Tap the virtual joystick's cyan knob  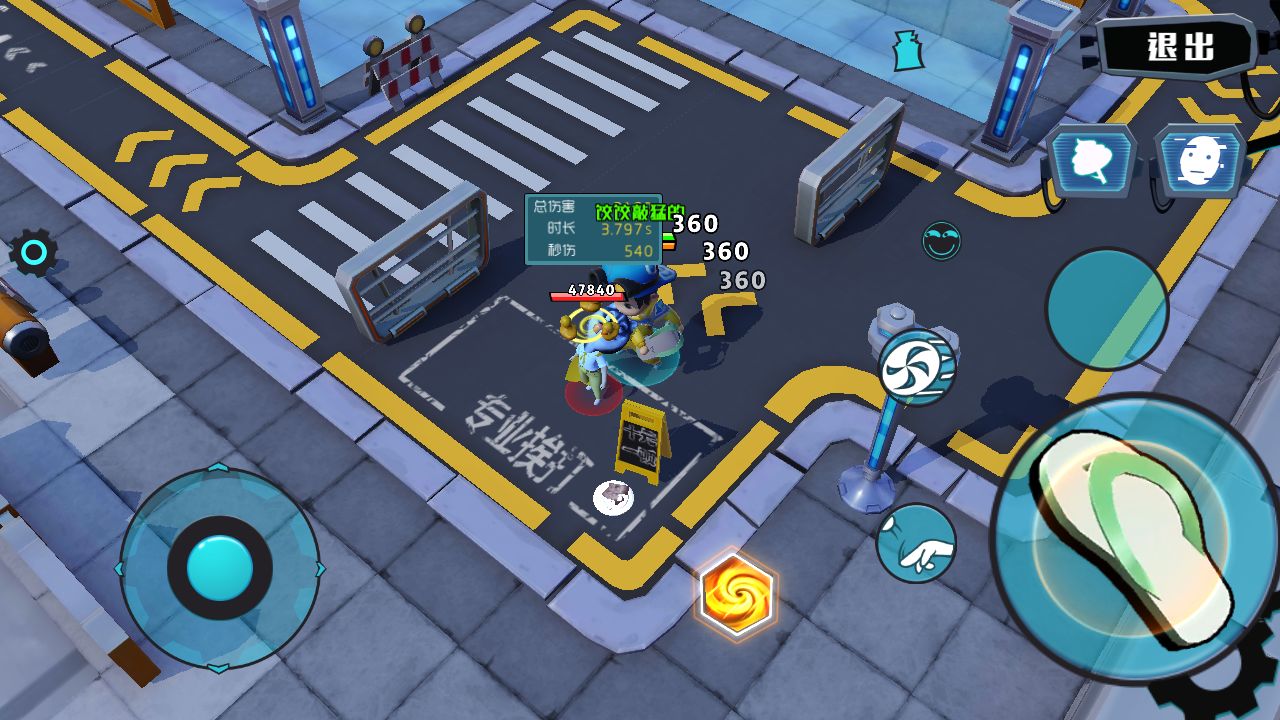[x=219, y=568]
